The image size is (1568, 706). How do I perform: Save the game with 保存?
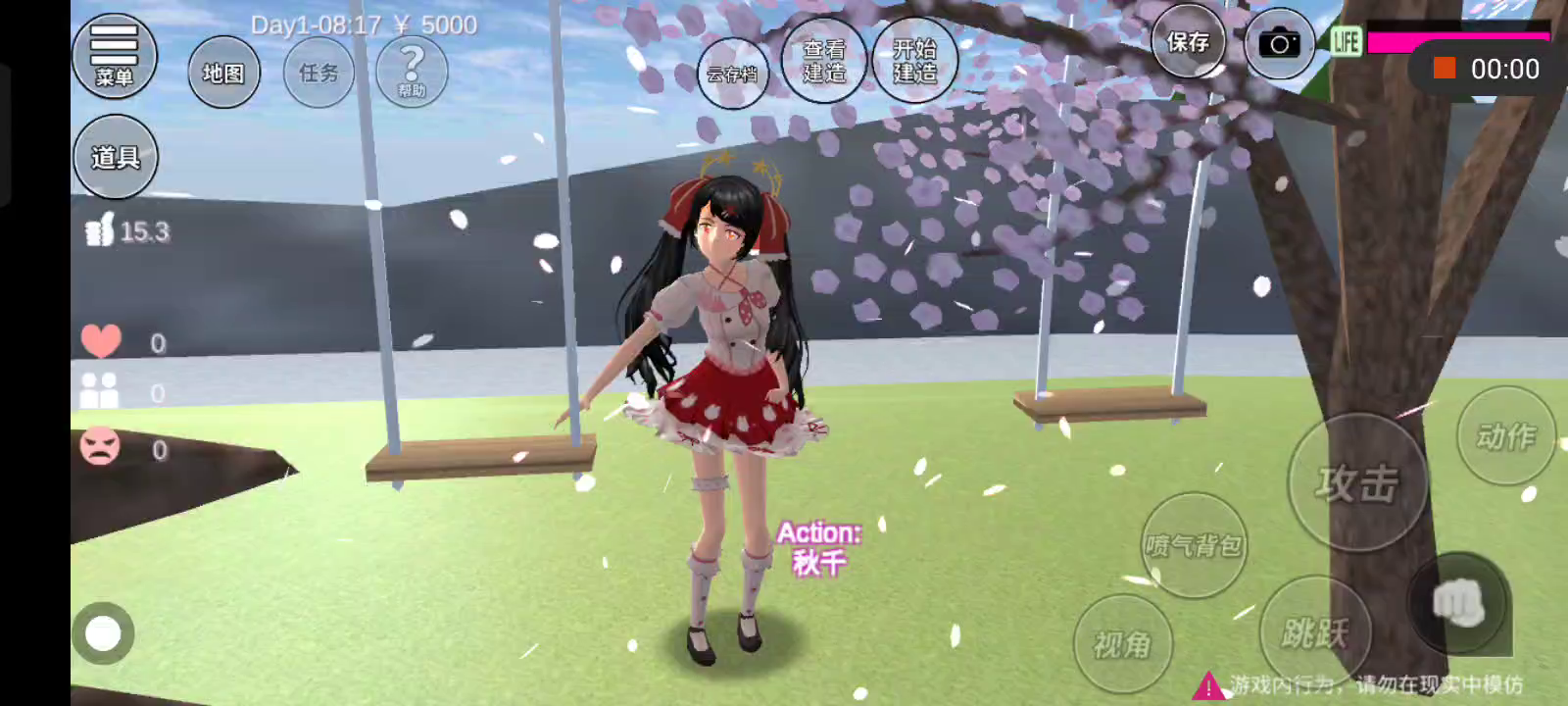point(1188,42)
